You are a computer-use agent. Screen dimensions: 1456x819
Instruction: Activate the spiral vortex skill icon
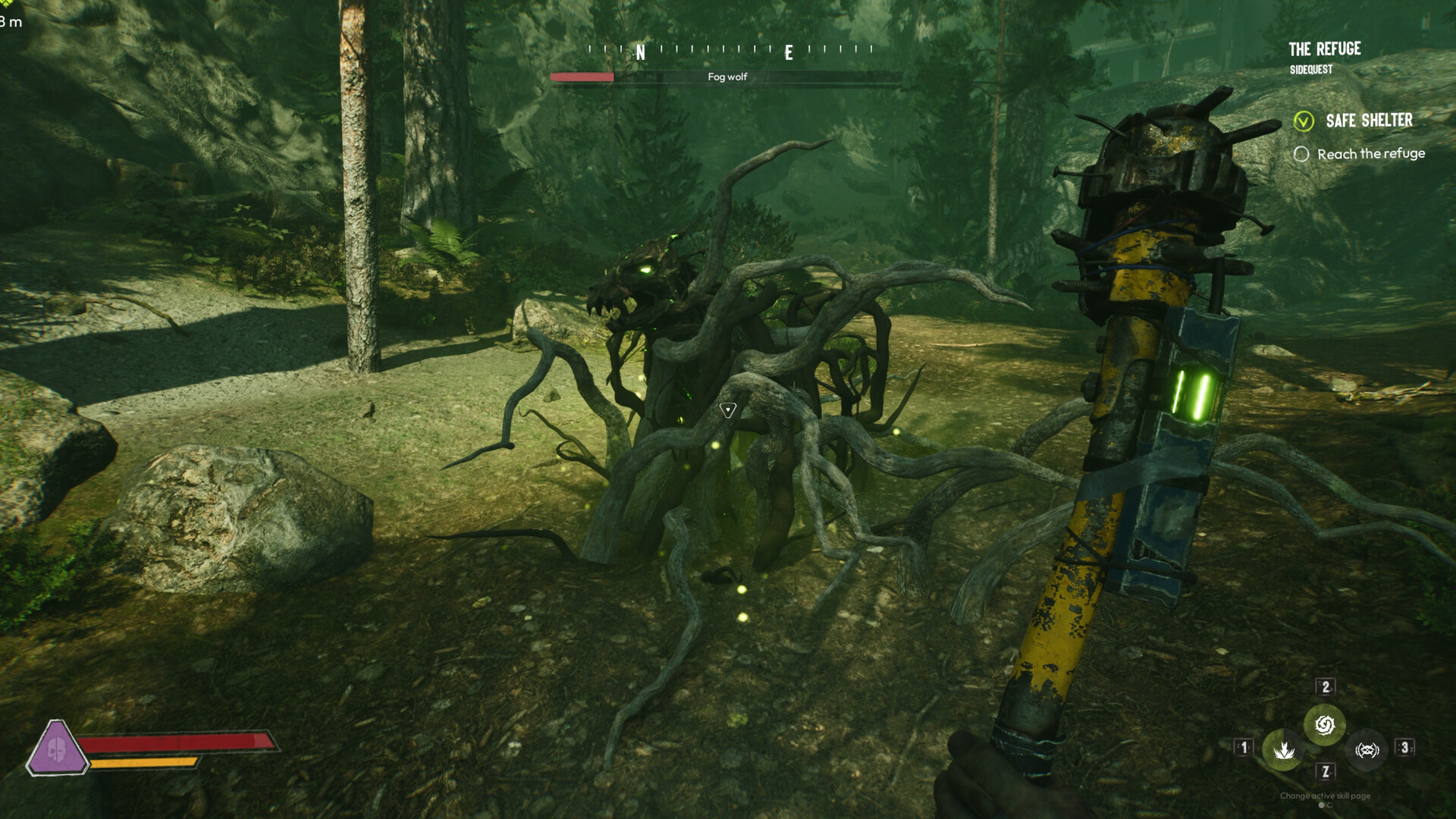(x=1325, y=726)
